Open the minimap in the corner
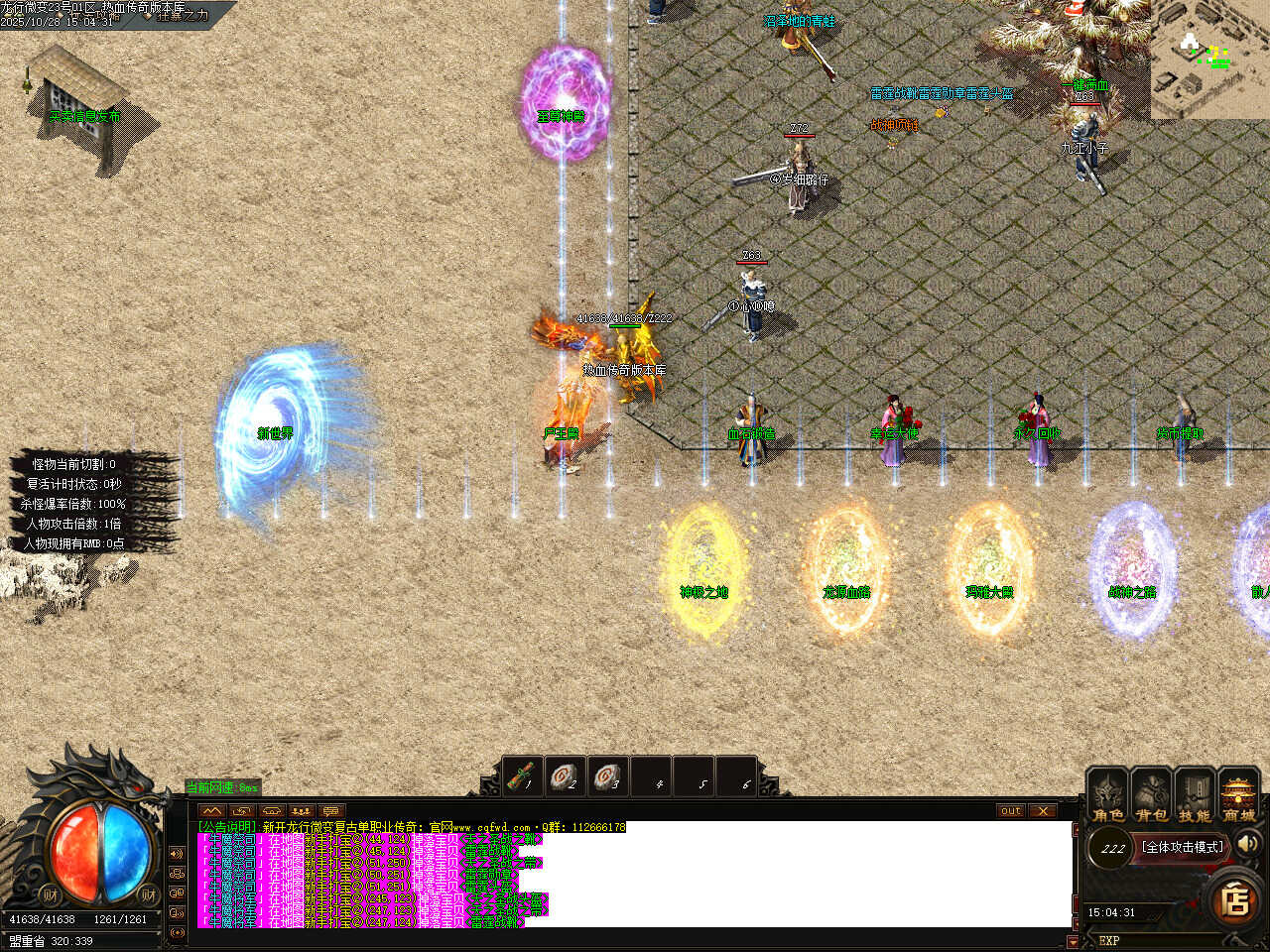The image size is (1270, 952). pos(1209,59)
